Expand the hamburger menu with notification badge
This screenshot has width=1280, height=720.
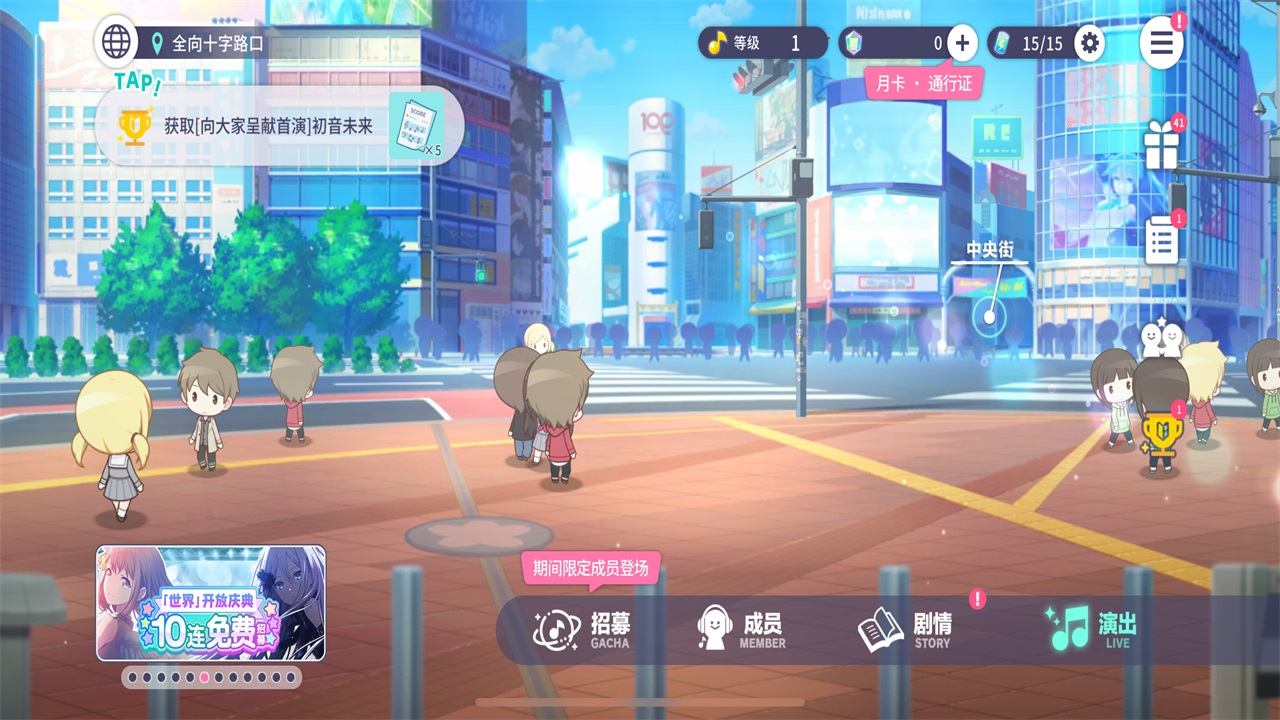[x=1161, y=44]
